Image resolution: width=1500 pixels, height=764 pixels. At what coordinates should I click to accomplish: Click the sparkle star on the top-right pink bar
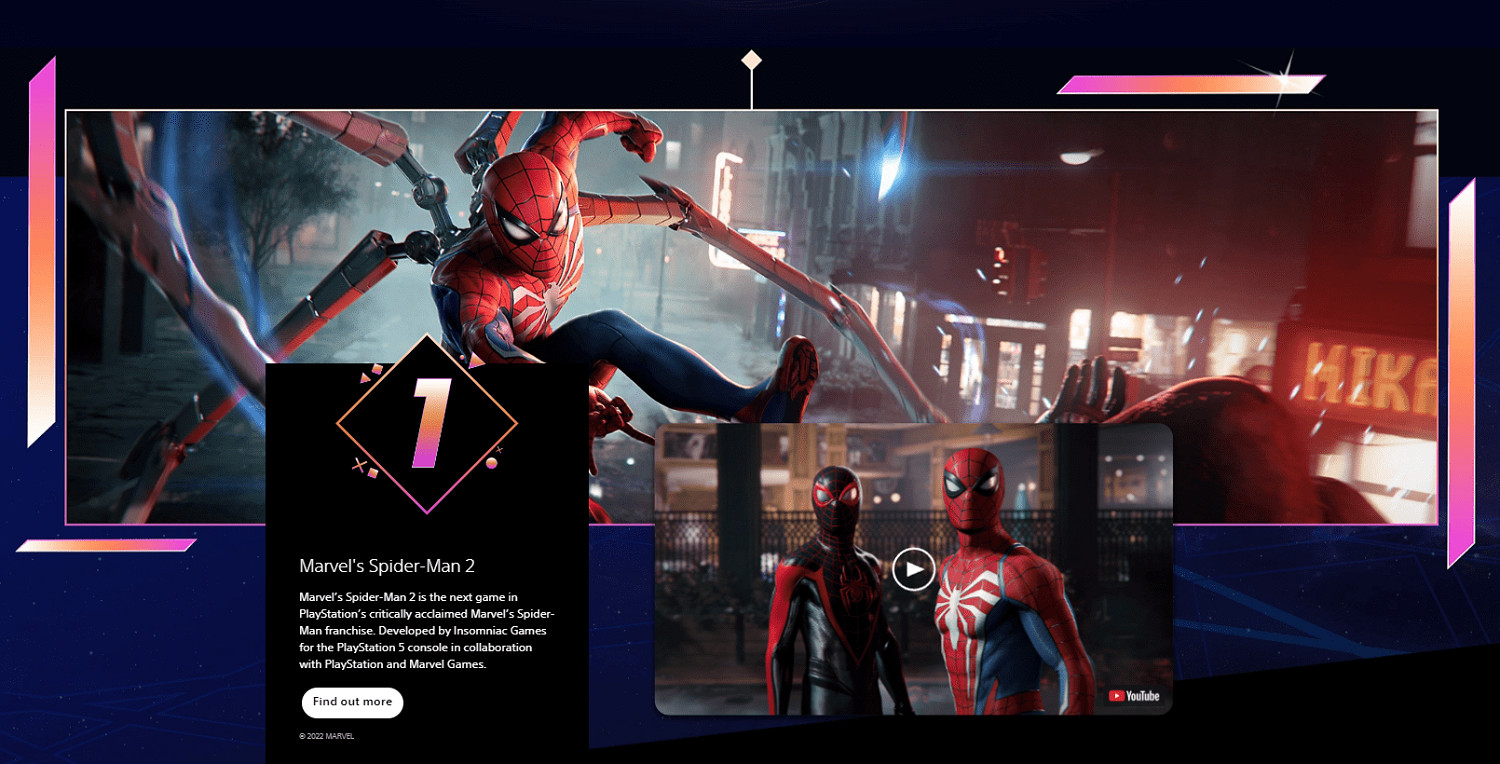[x=1284, y=79]
